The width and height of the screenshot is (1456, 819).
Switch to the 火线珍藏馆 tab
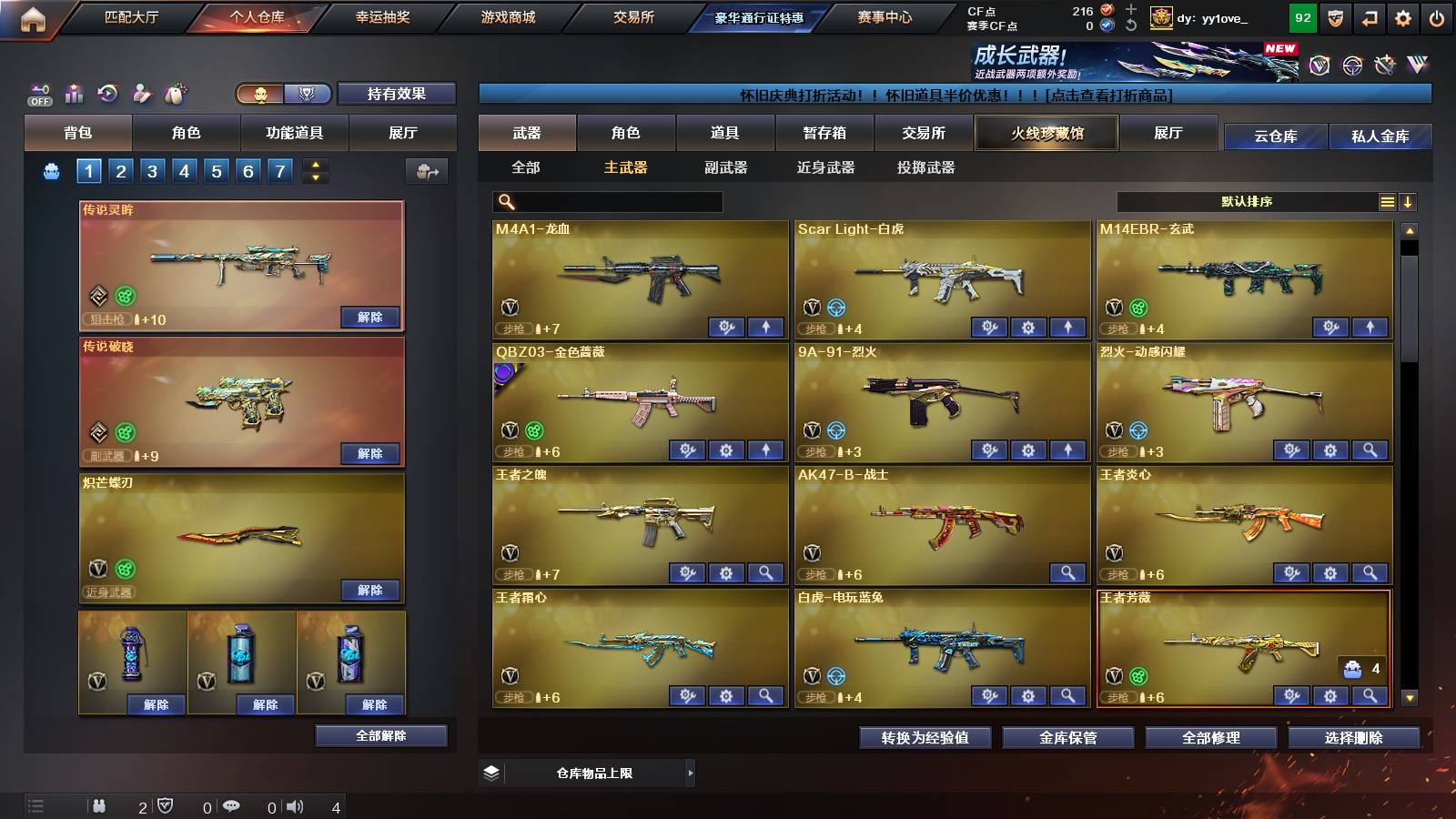[1046, 133]
